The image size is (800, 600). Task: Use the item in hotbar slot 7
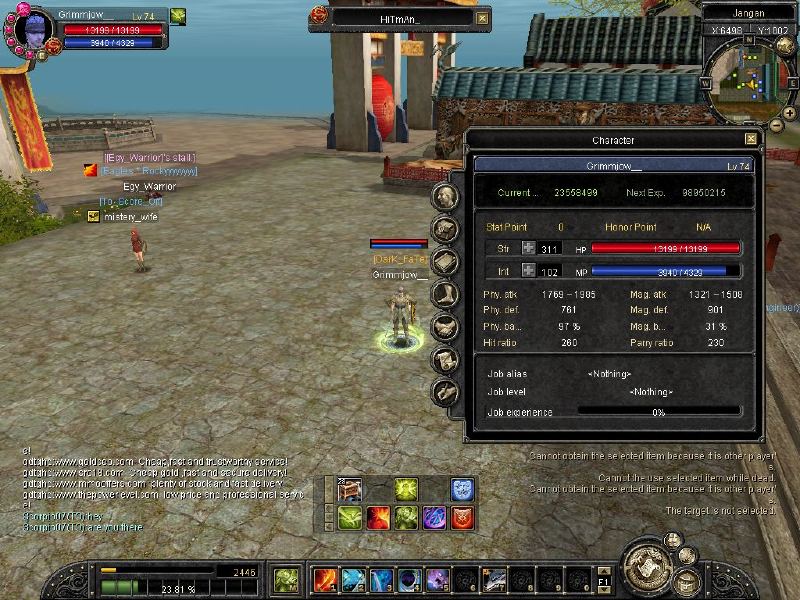(x=494, y=580)
